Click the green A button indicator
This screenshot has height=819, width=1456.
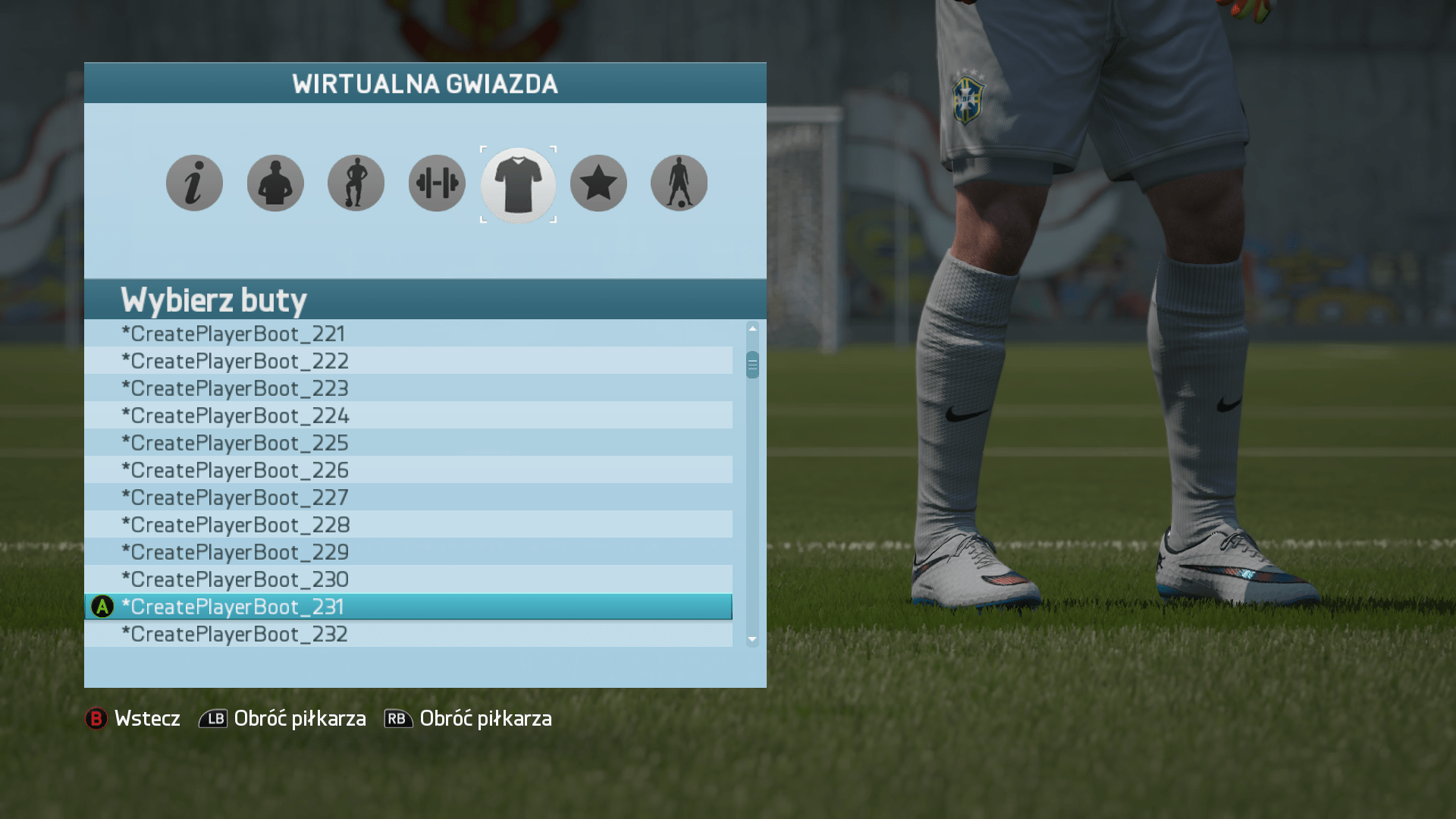point(101,606)
